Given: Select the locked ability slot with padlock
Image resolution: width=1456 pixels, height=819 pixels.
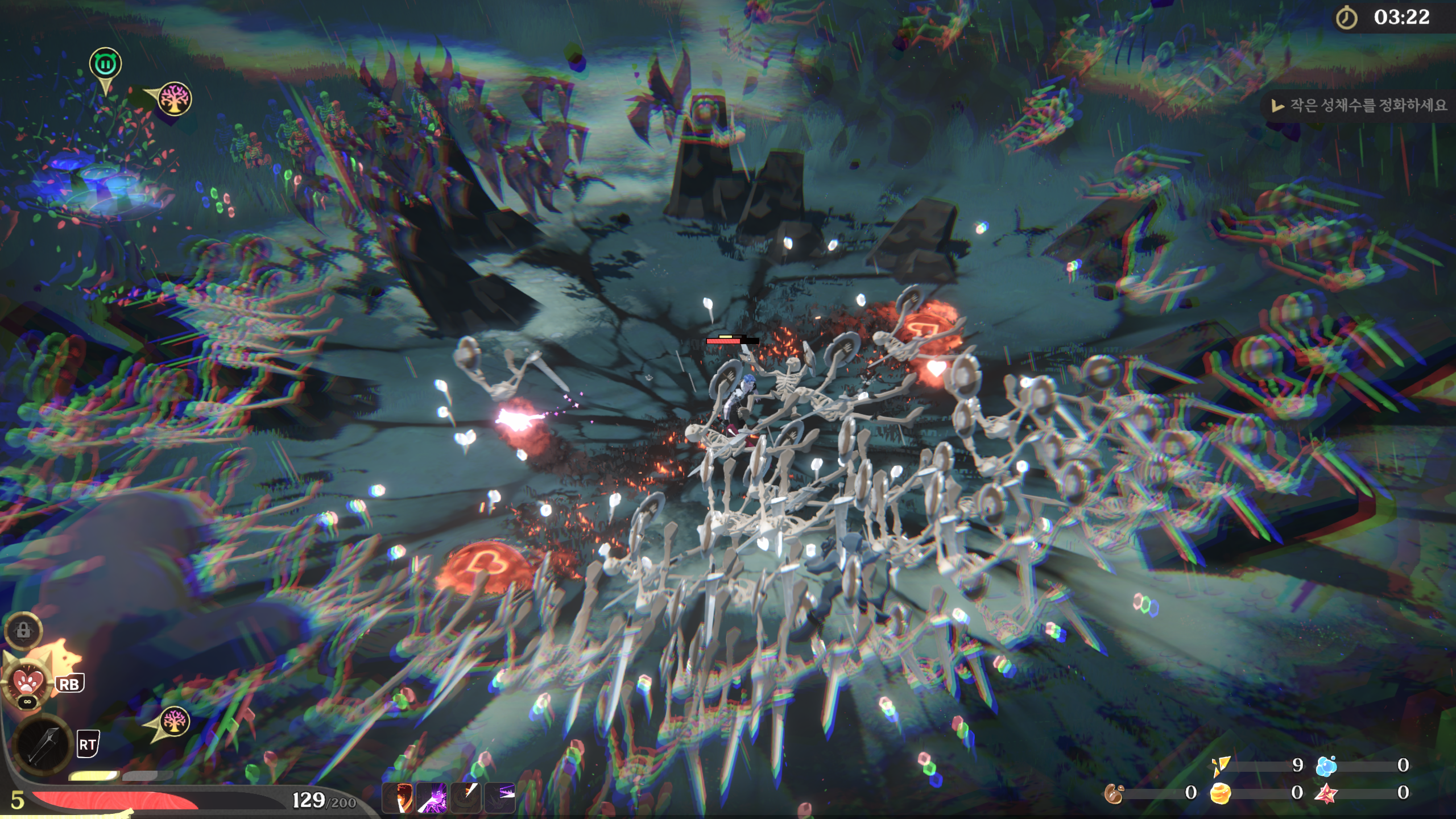Looking at the screenshot, I should 23,630.
